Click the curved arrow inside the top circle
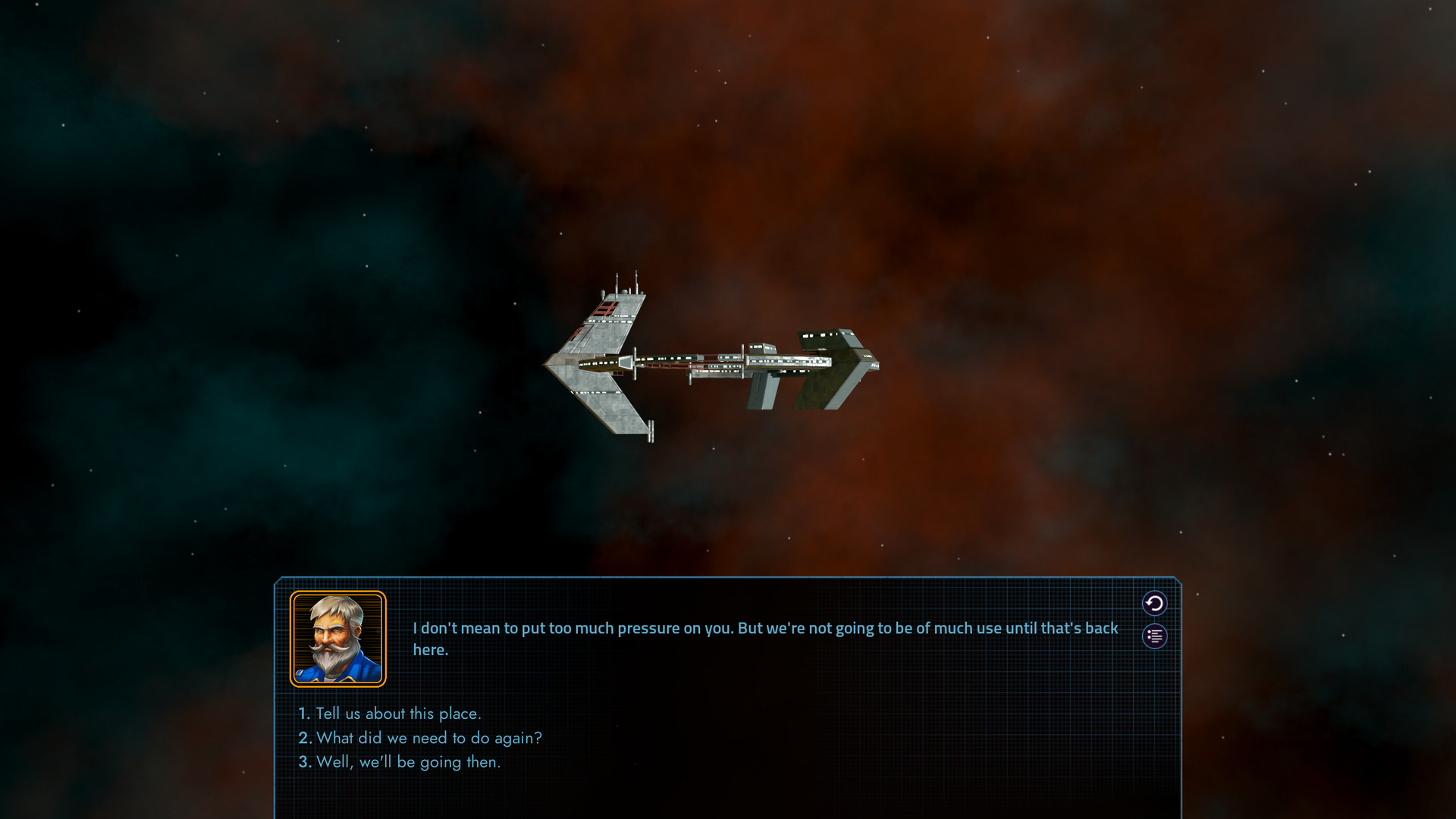1456x819 pixels. 1153,604
